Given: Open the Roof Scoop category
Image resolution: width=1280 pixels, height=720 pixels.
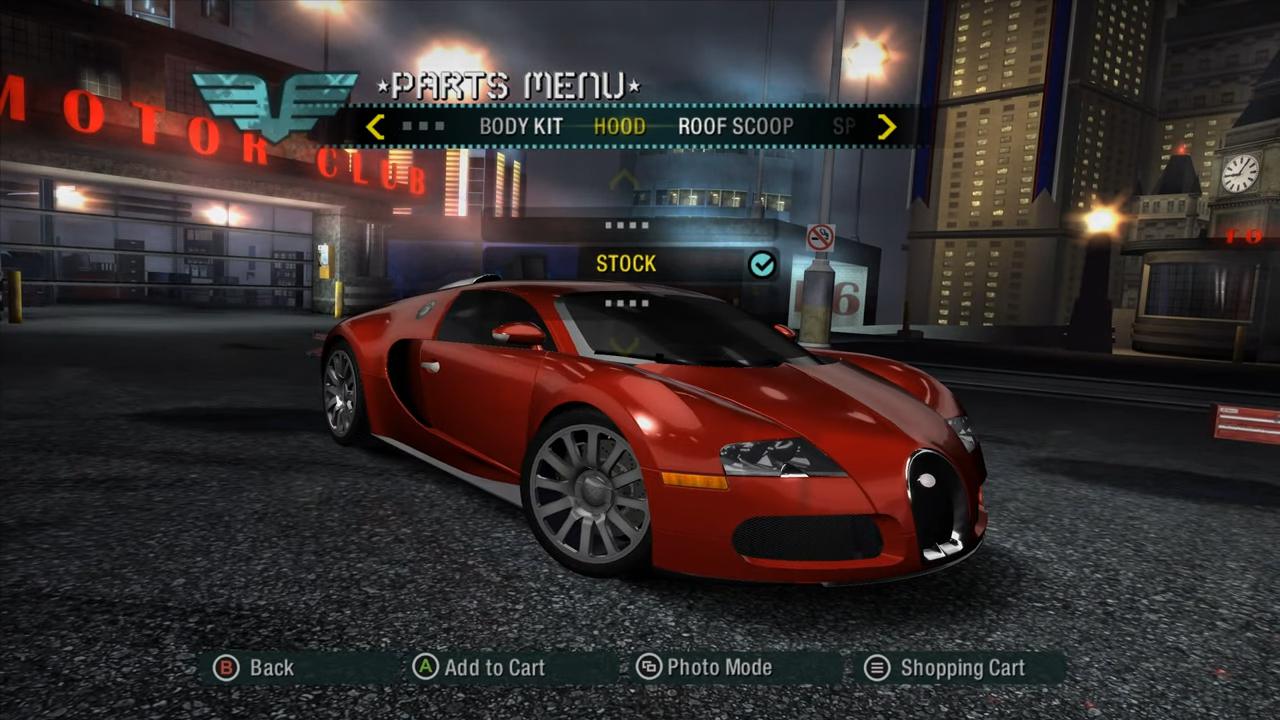Looking at the screenshot, I should 735,127.
